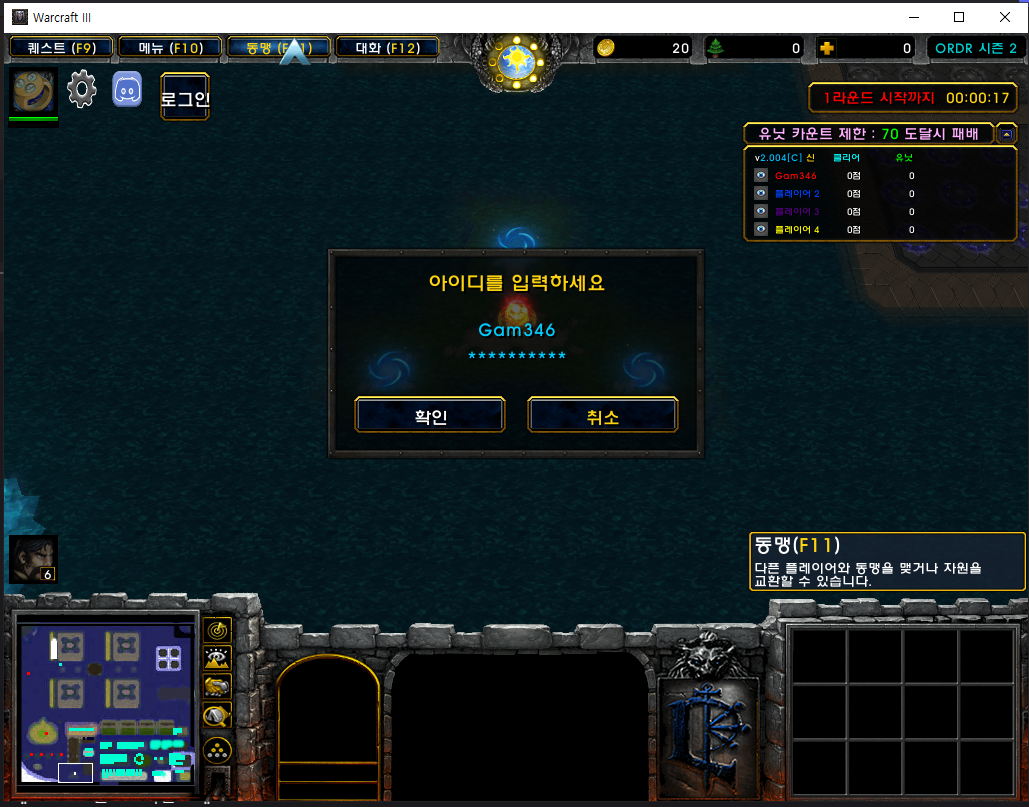This screenshot has height=807, width=1029.
Task: Open the 대화 (F12) chat log
Action: tap(387, 47)
